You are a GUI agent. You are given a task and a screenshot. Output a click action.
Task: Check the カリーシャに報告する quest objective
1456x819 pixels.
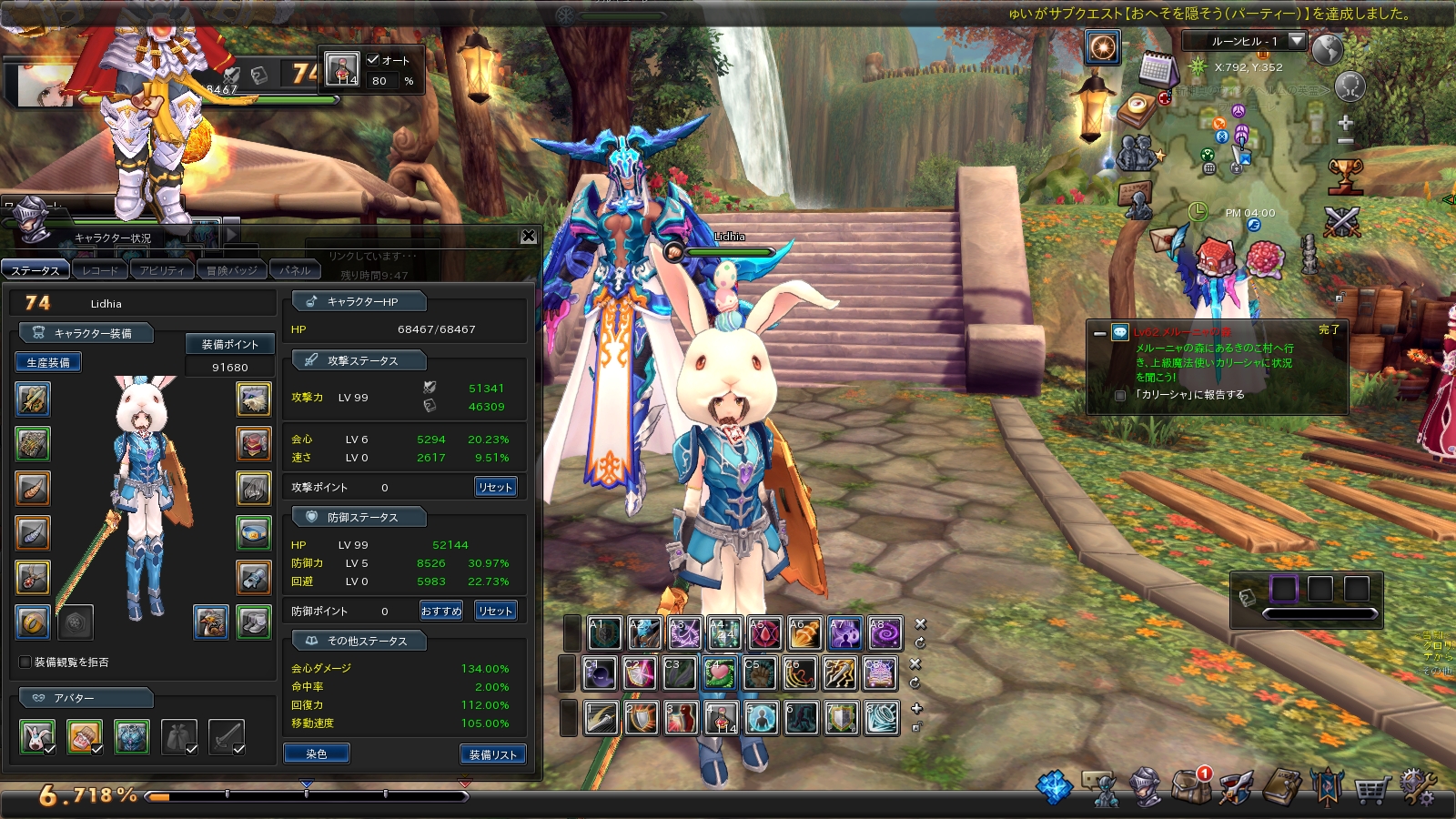[x=1120, y=395]
